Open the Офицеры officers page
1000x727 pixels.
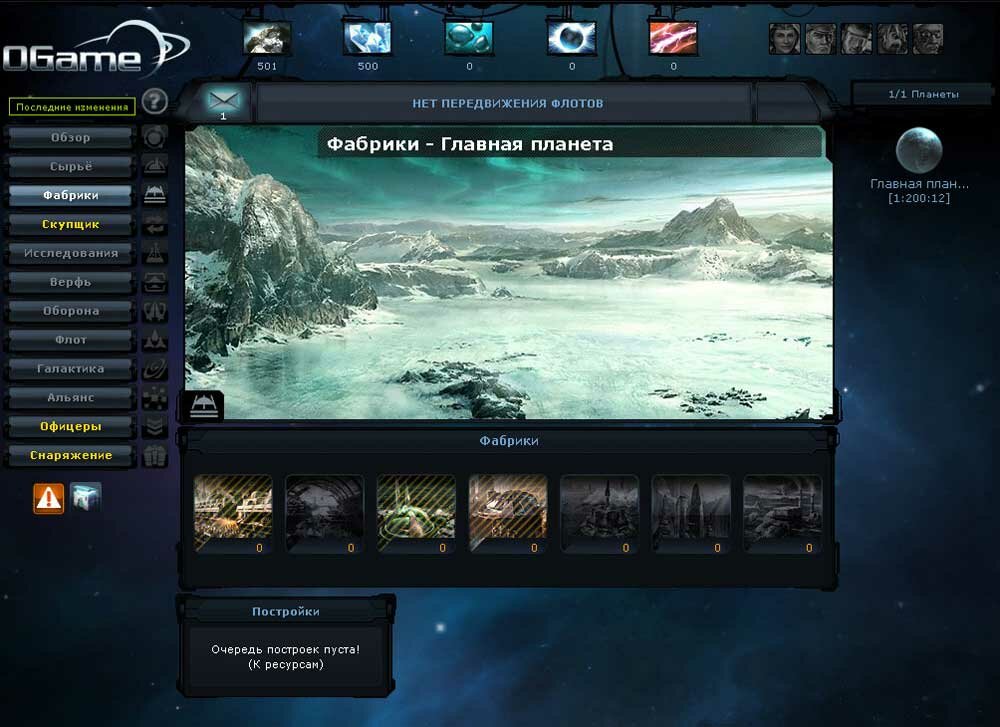click(70, 427)
